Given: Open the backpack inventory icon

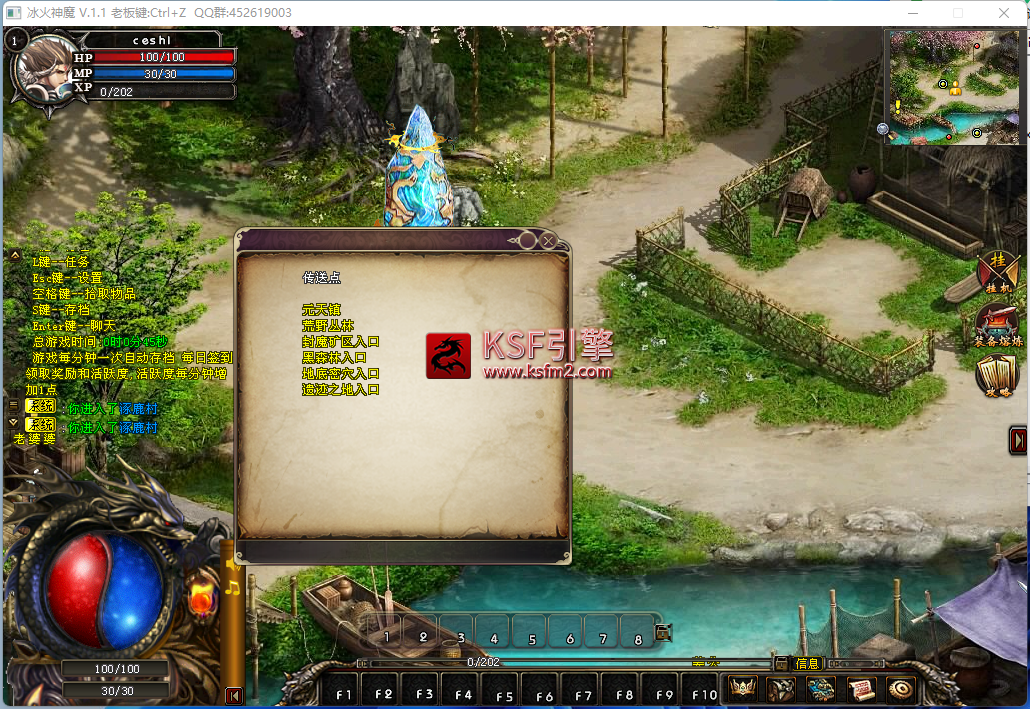Looking at the screenshot, I should pyautogui.click(x=782, y=687).
